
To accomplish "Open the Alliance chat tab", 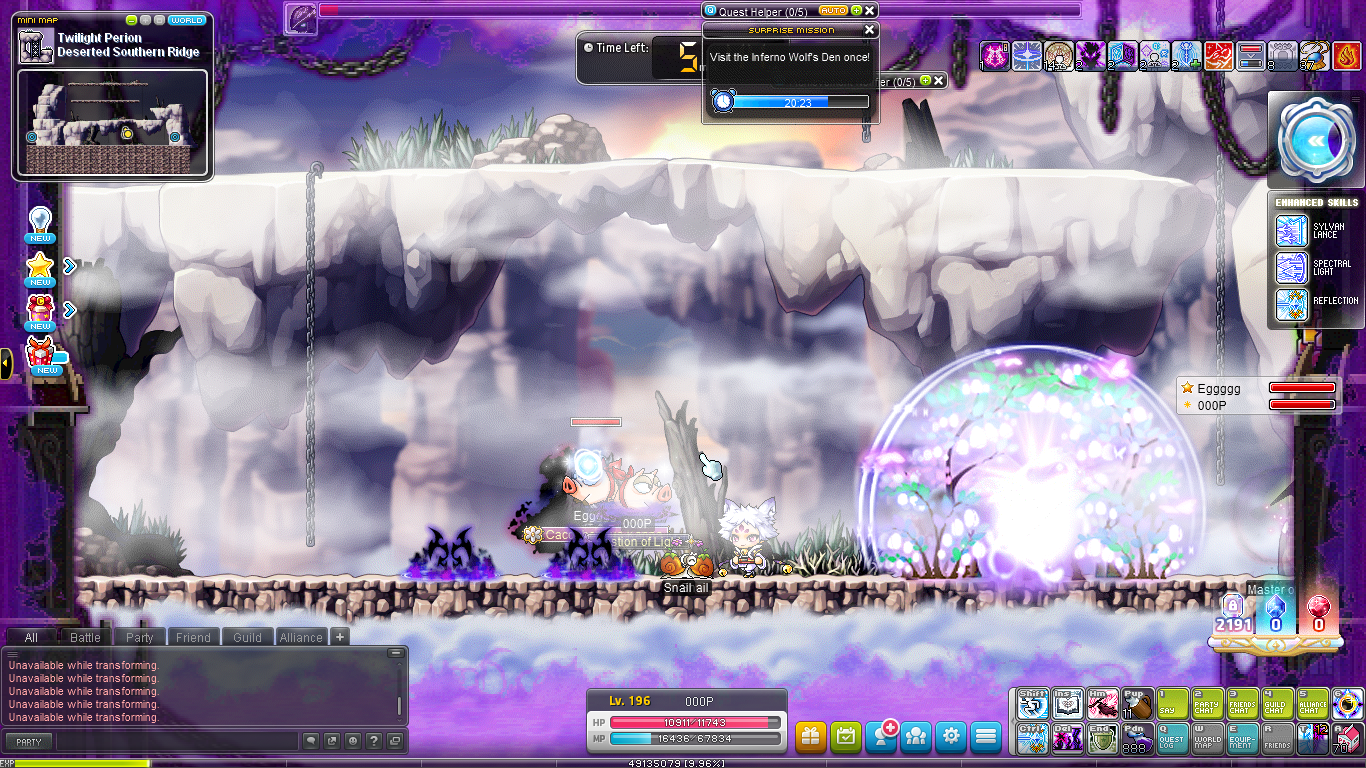I will tap(301, 637).
